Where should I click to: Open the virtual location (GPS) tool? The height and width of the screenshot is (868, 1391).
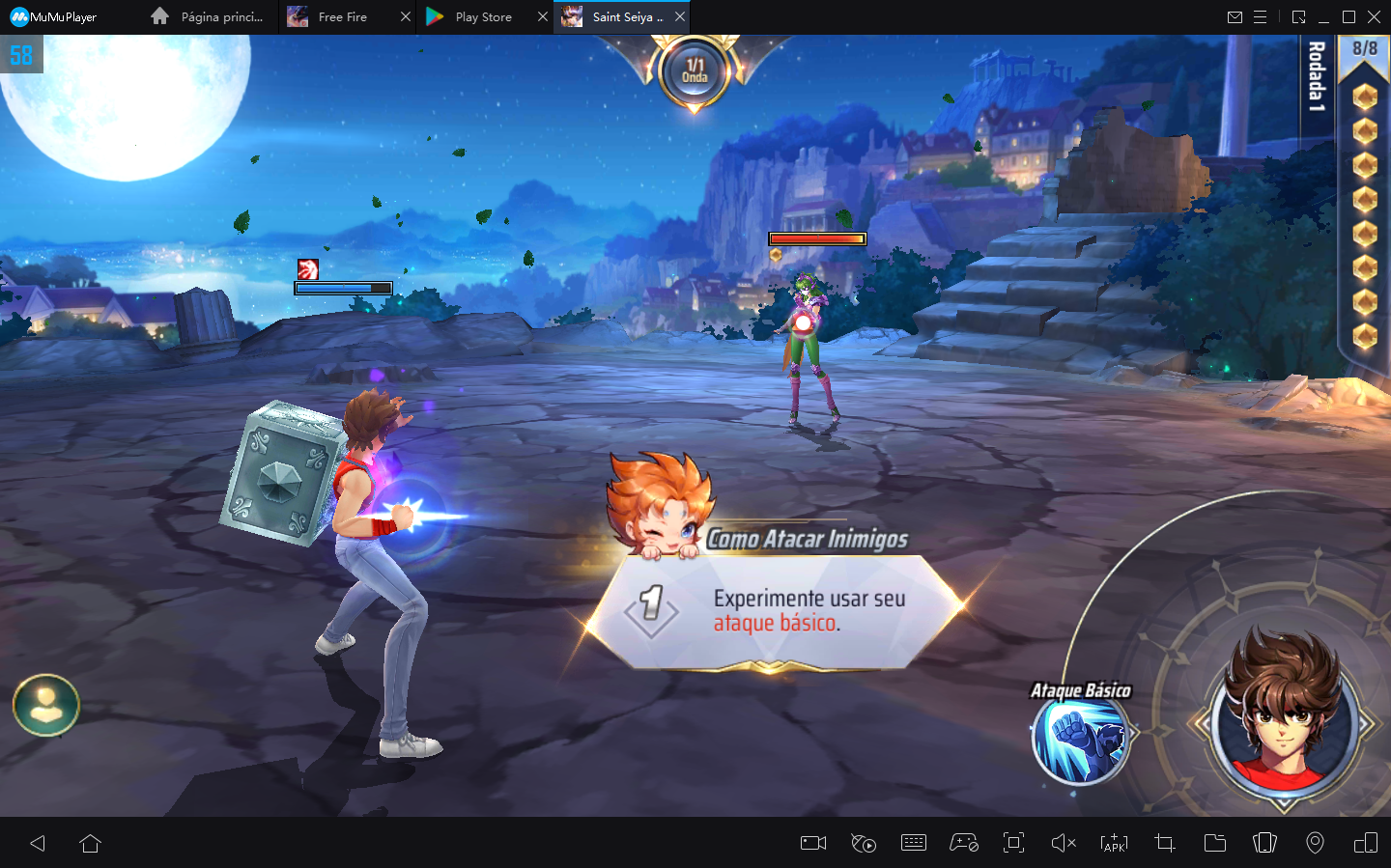[1316, 843]
